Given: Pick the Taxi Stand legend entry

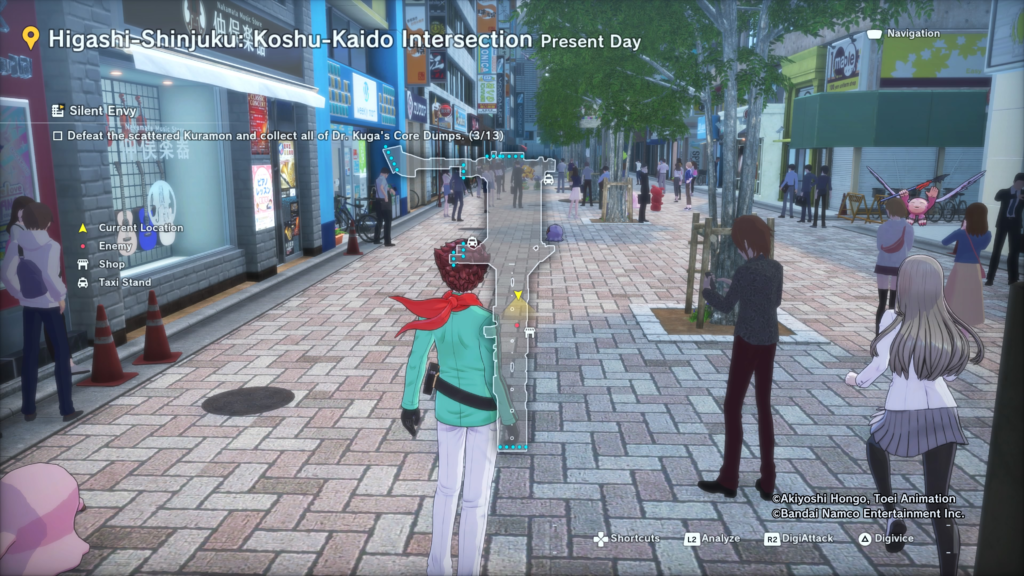Looking at the screenshot, I should pos(124,283).
